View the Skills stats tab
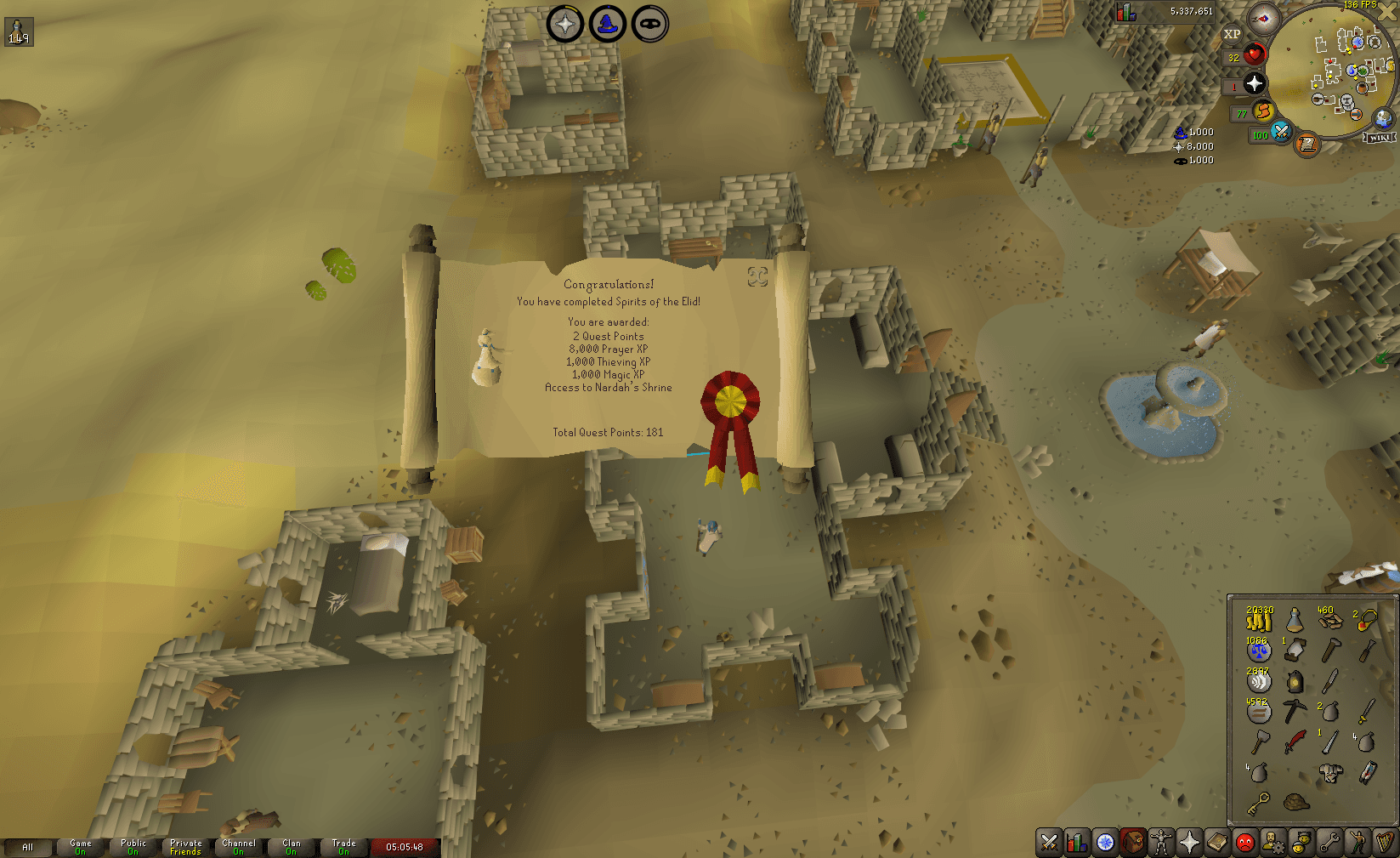 click(1076, 842)
